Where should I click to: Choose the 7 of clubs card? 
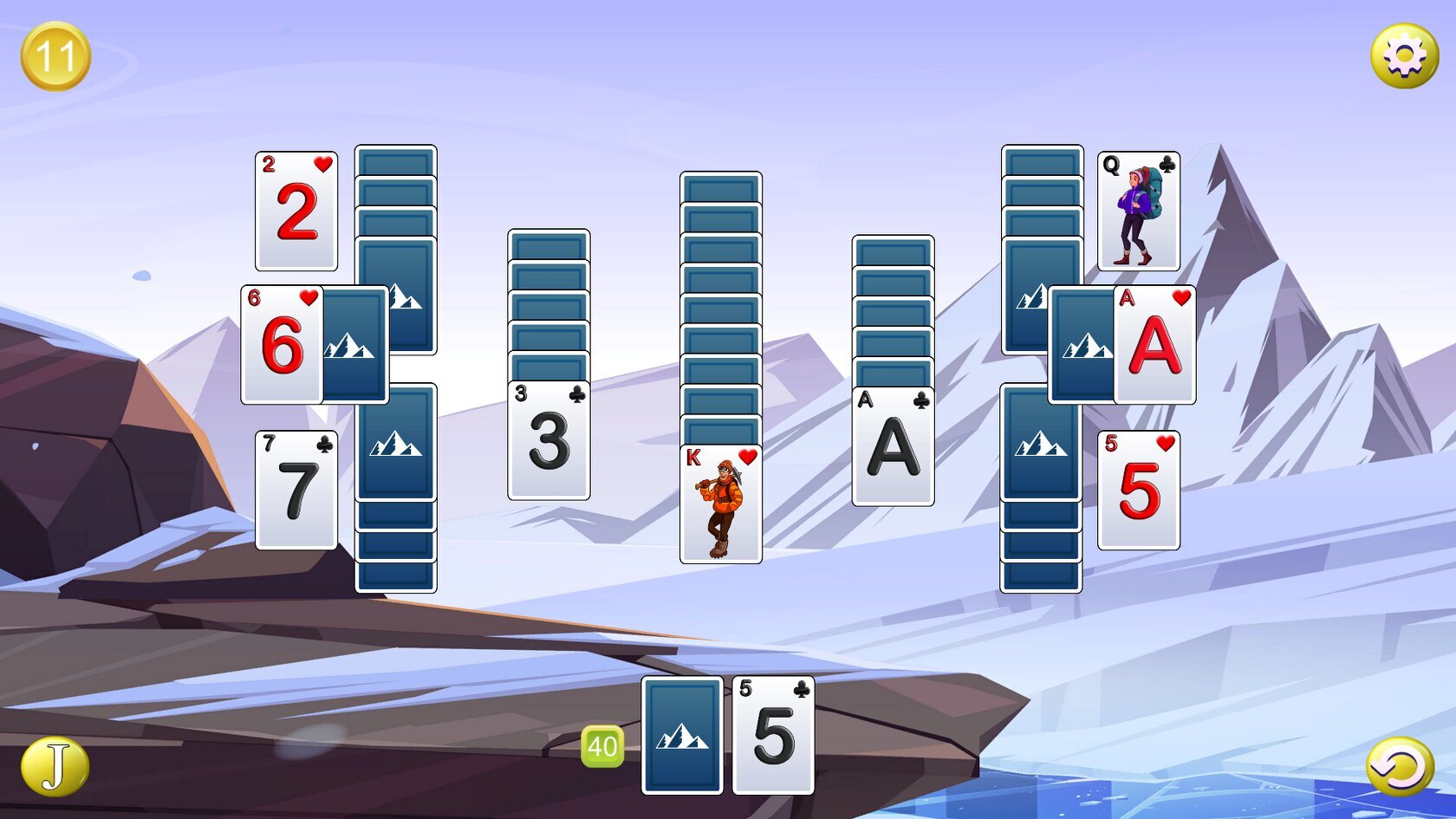point(296,491)
